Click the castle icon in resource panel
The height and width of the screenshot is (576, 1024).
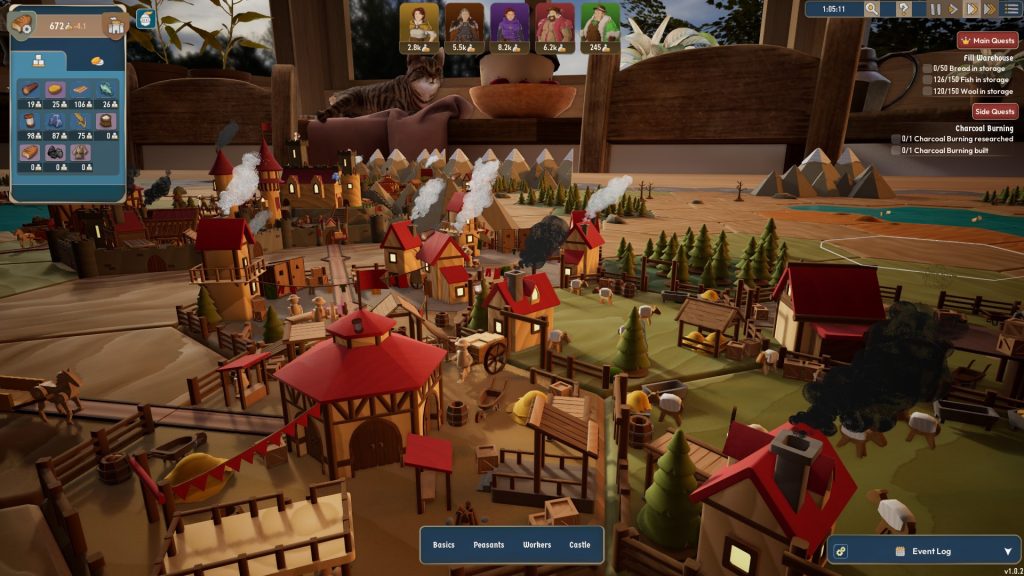115,26
